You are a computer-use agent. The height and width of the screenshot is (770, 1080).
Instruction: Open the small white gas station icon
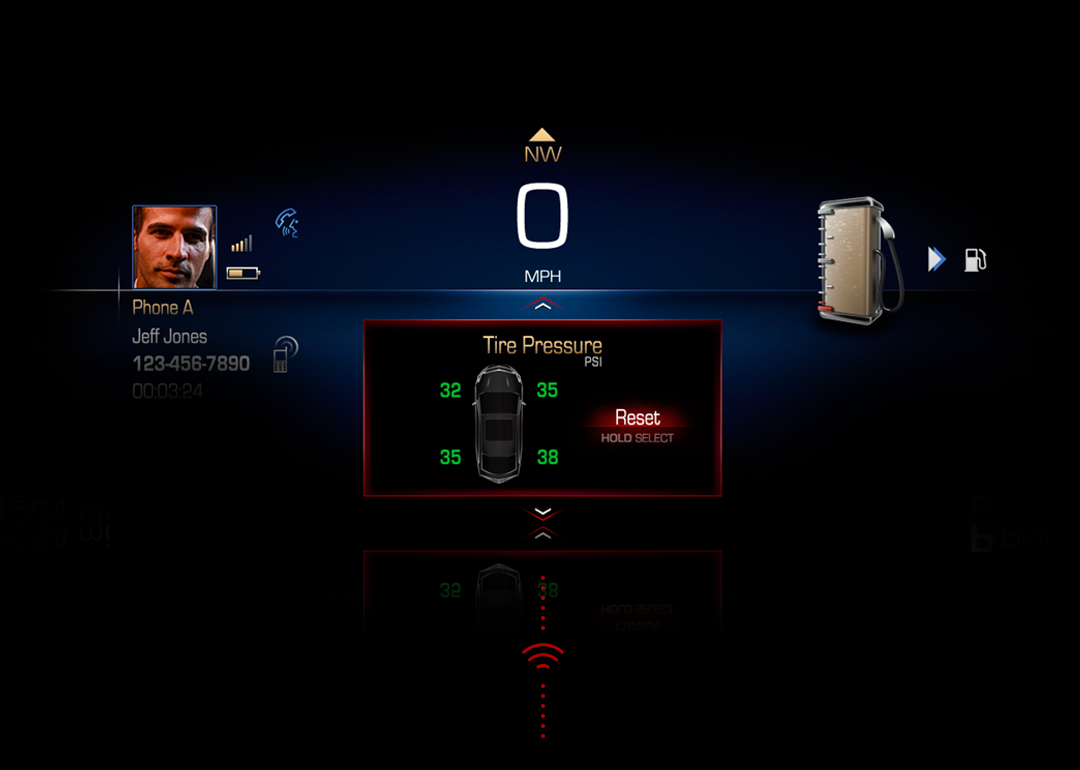[975, 260]
